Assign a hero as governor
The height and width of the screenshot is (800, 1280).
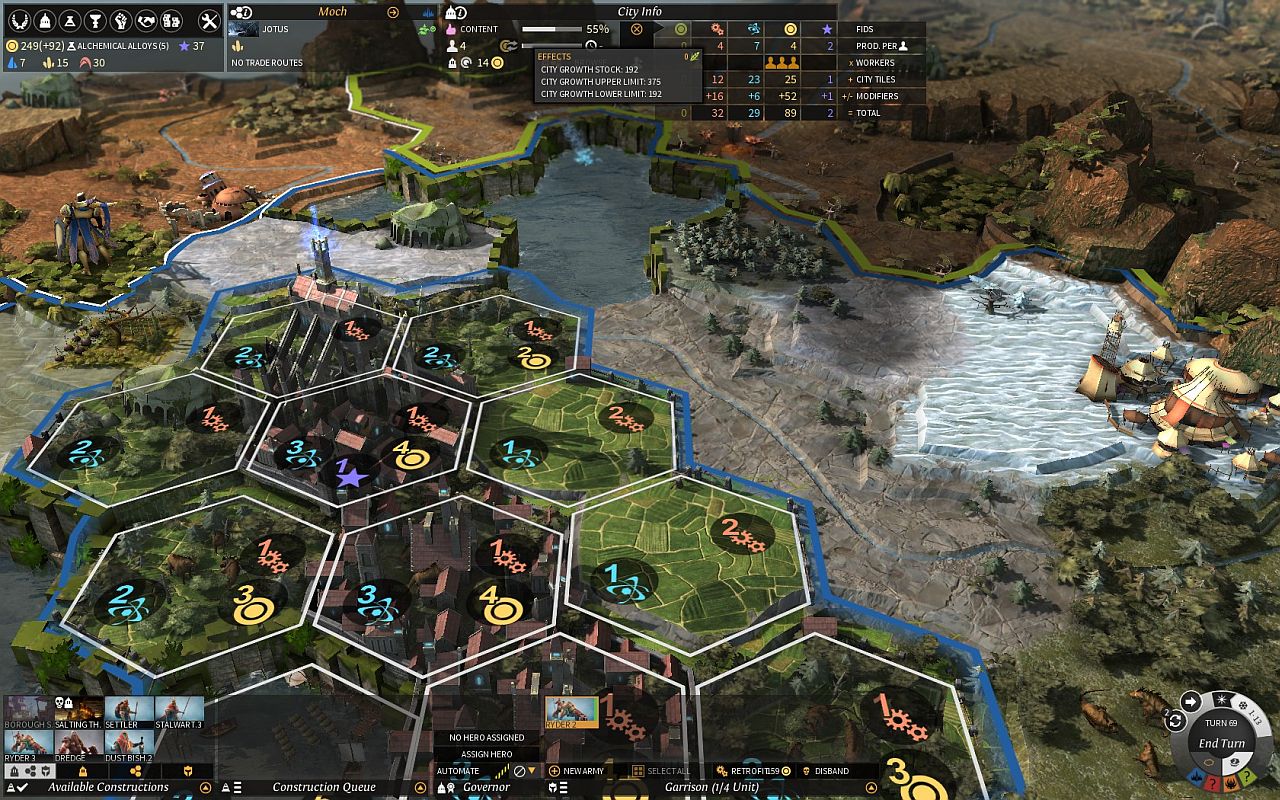[x=486, y=754]
